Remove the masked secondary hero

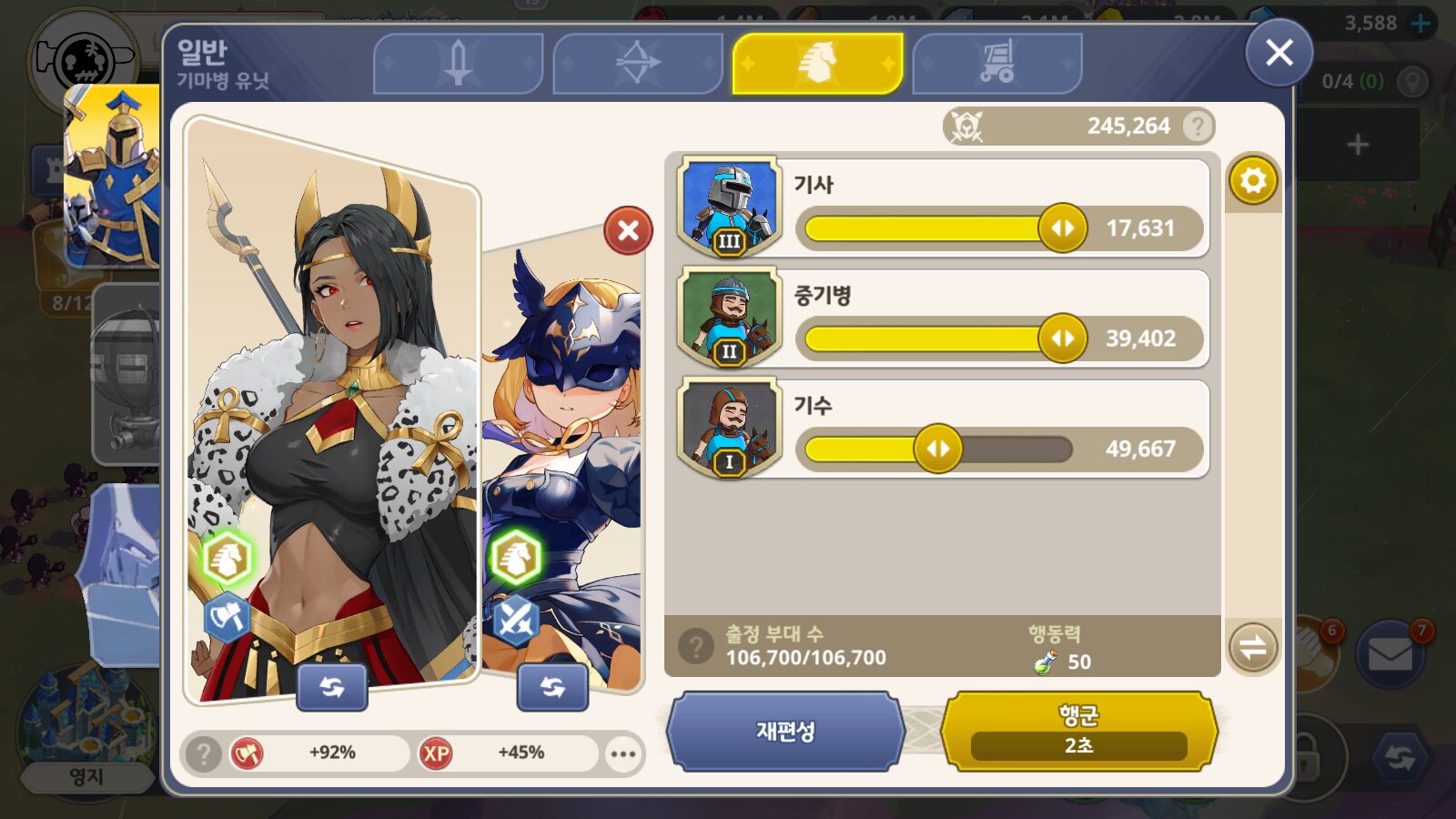click(x=628, y=230)
